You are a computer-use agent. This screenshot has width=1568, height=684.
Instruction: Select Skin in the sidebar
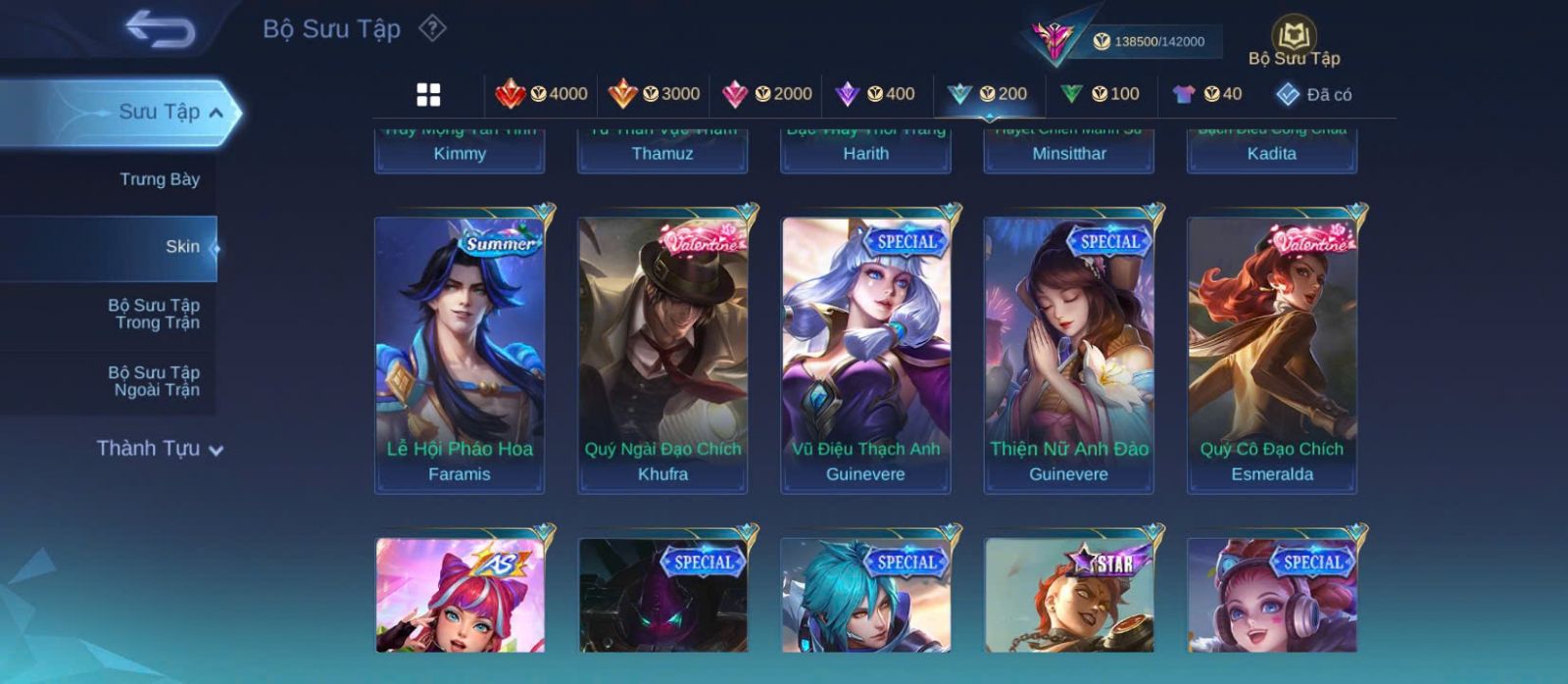tap(182, 247)
